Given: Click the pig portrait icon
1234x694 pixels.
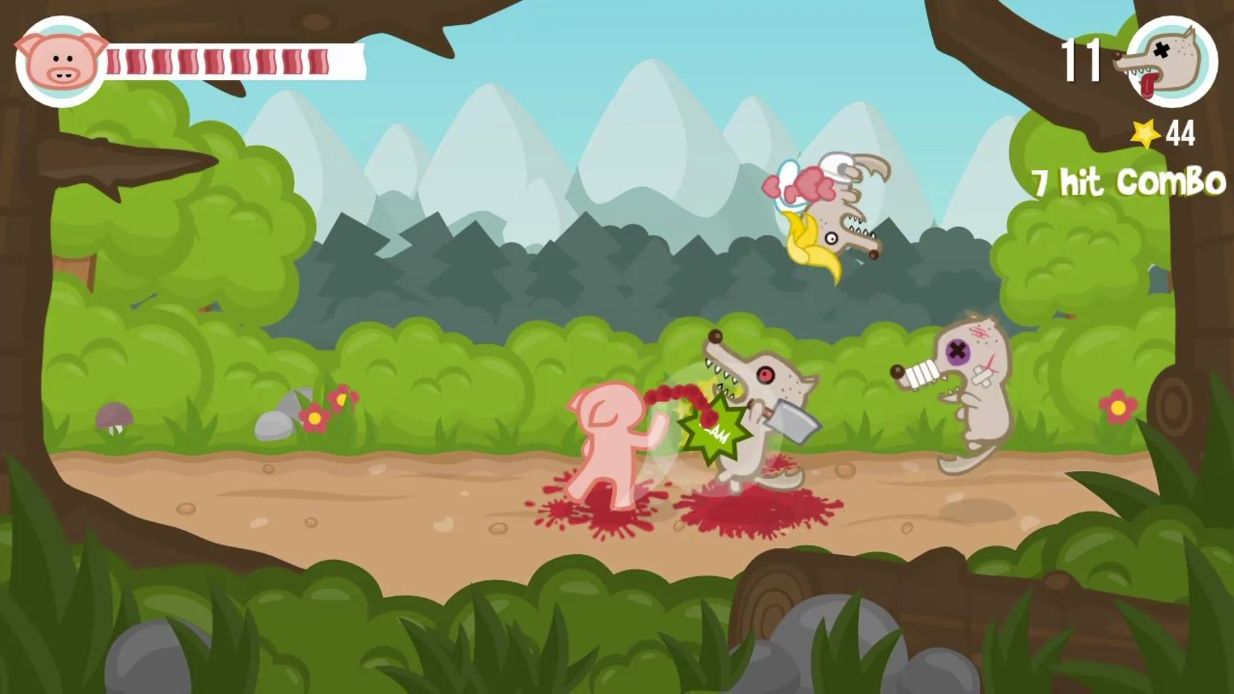Looking at the screenshot, I should tap(61, 60).
